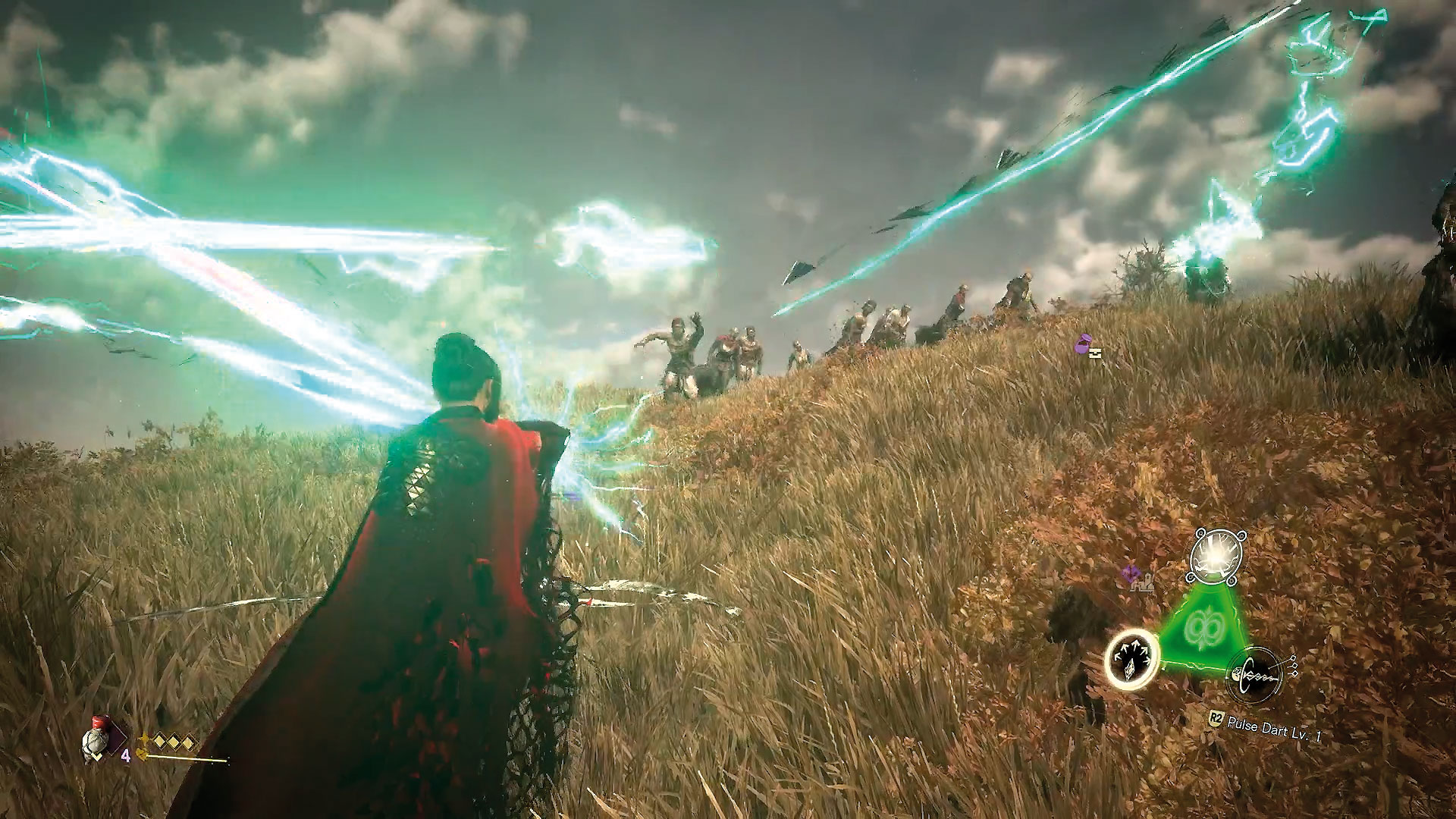
Task: Select the Pulse Dart spell icon
Action: click(x=1255, y=672)
